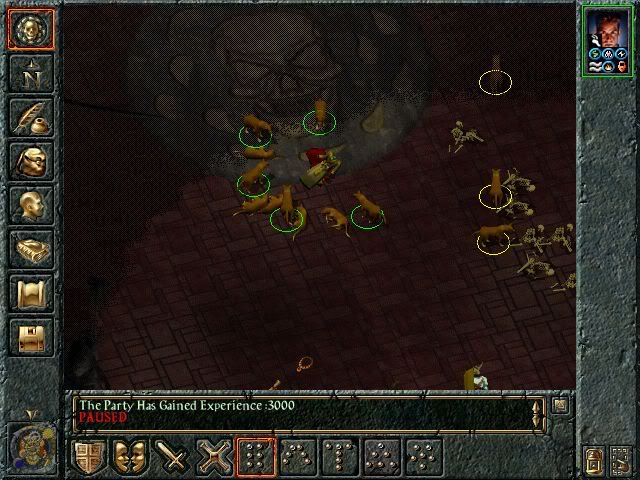Image resolution: width=640 pixels, height=480 pixels.
Task: Stop actions with the crossed swords button
Action: tap(216, 458)
